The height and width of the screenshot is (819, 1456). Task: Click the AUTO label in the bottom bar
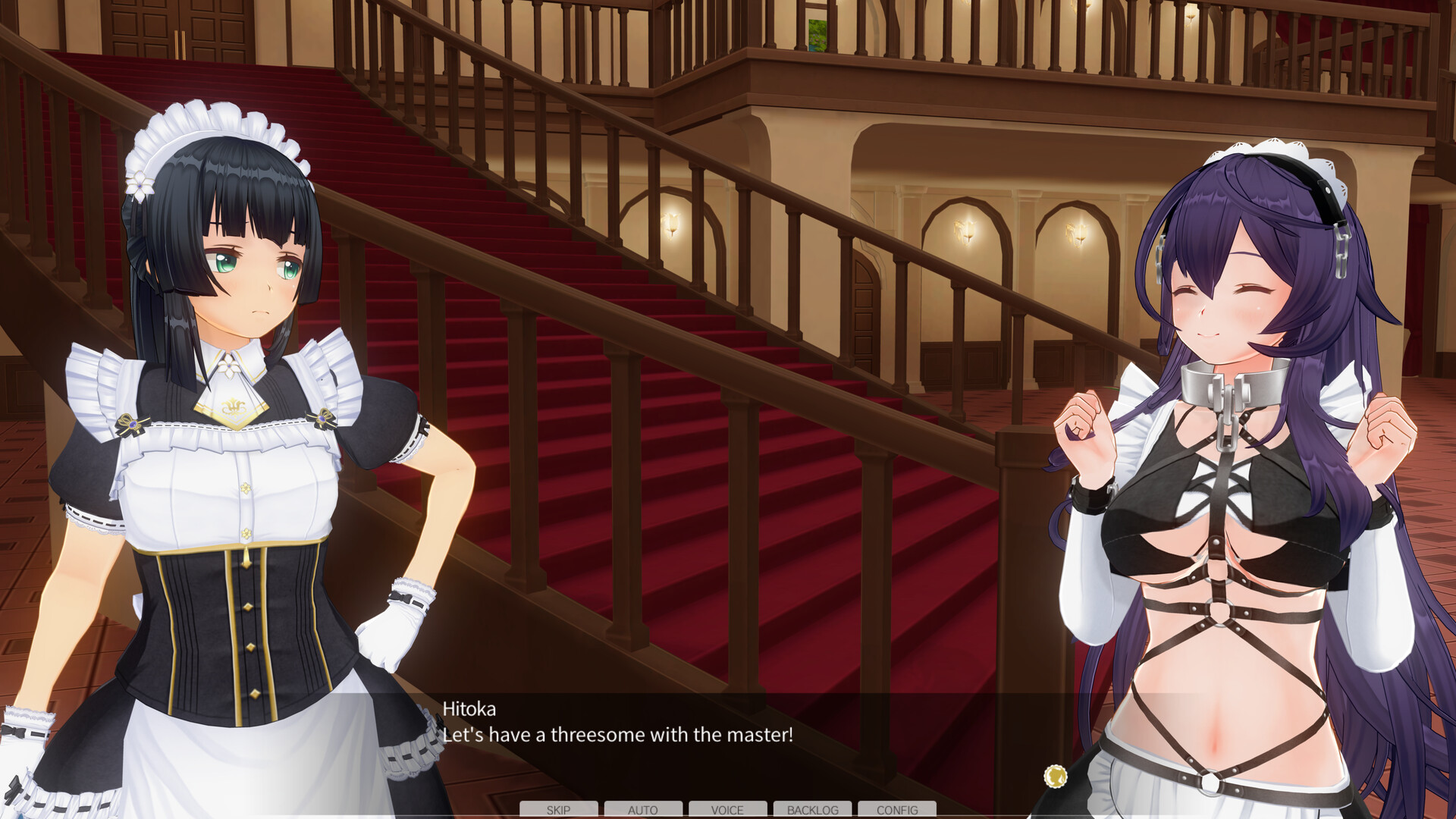(x=643, y=810)
